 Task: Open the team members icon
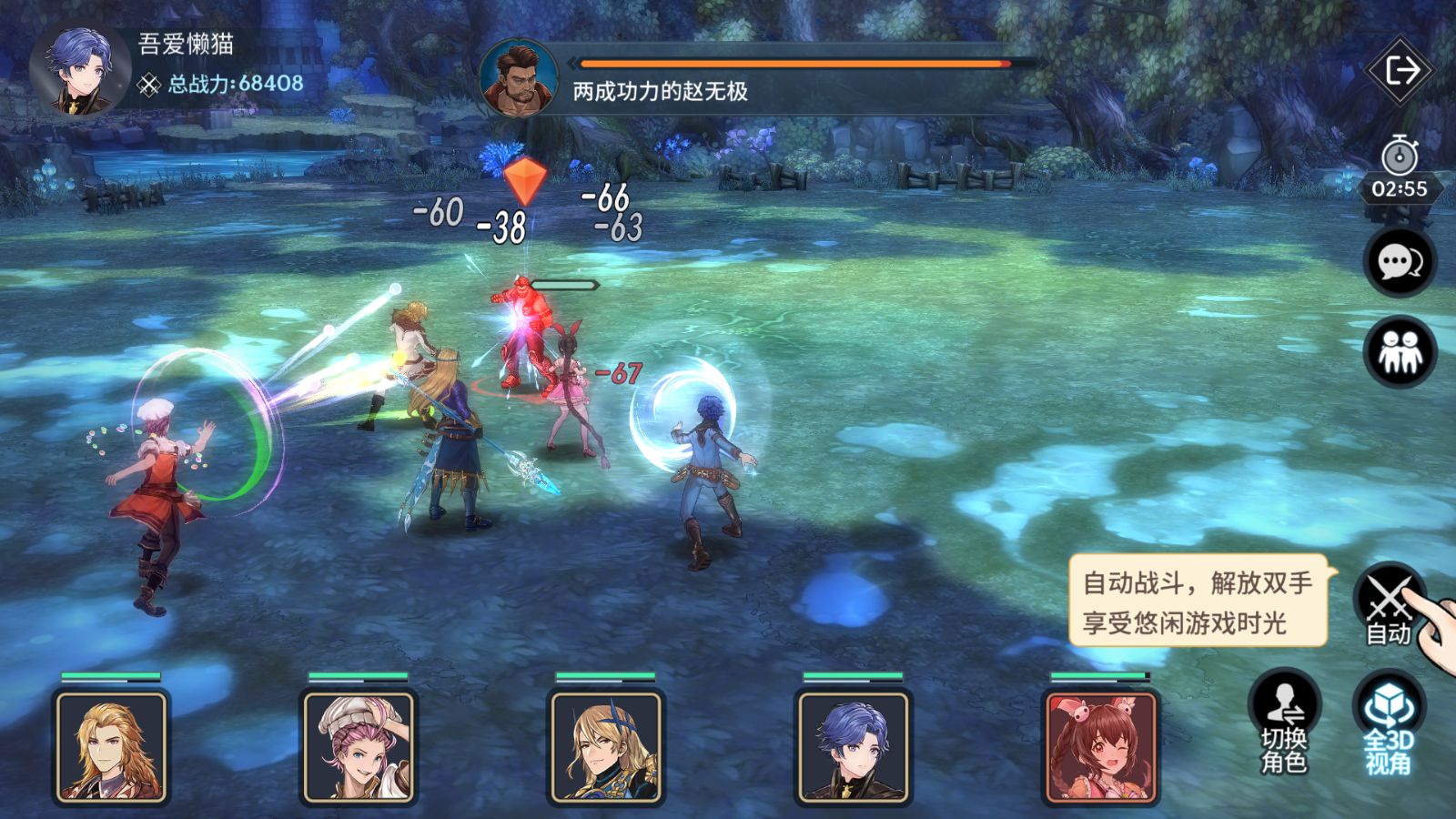pyautogui.click(x=1400, y=352)
